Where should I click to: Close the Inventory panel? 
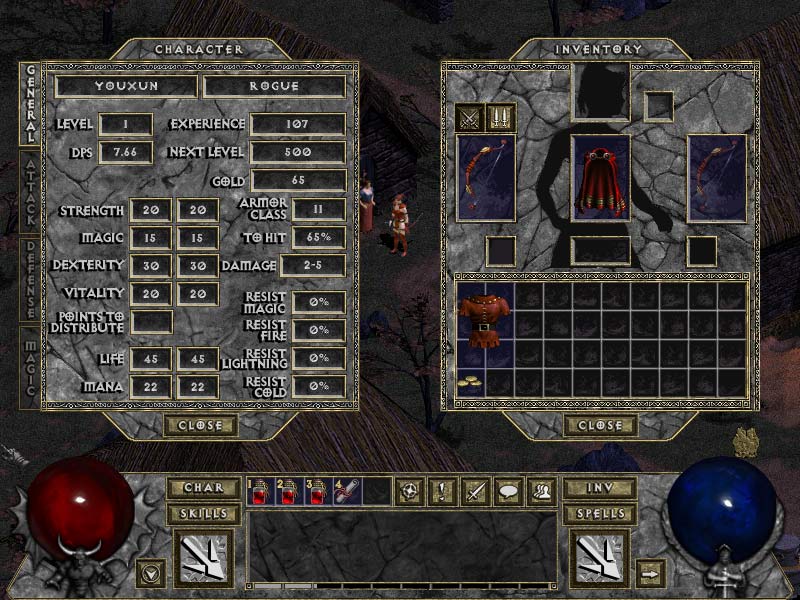[600, 425]
